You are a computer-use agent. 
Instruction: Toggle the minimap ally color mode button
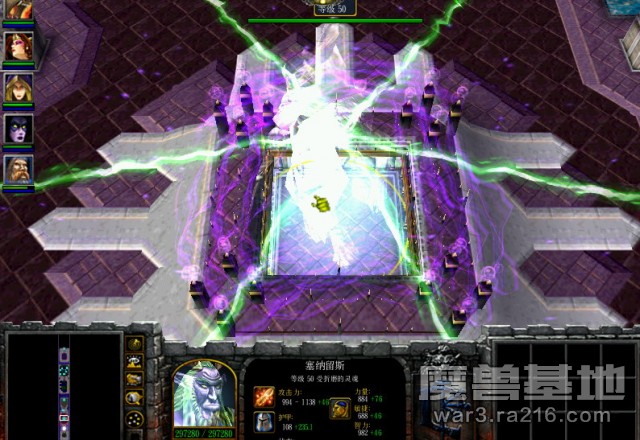135,379
